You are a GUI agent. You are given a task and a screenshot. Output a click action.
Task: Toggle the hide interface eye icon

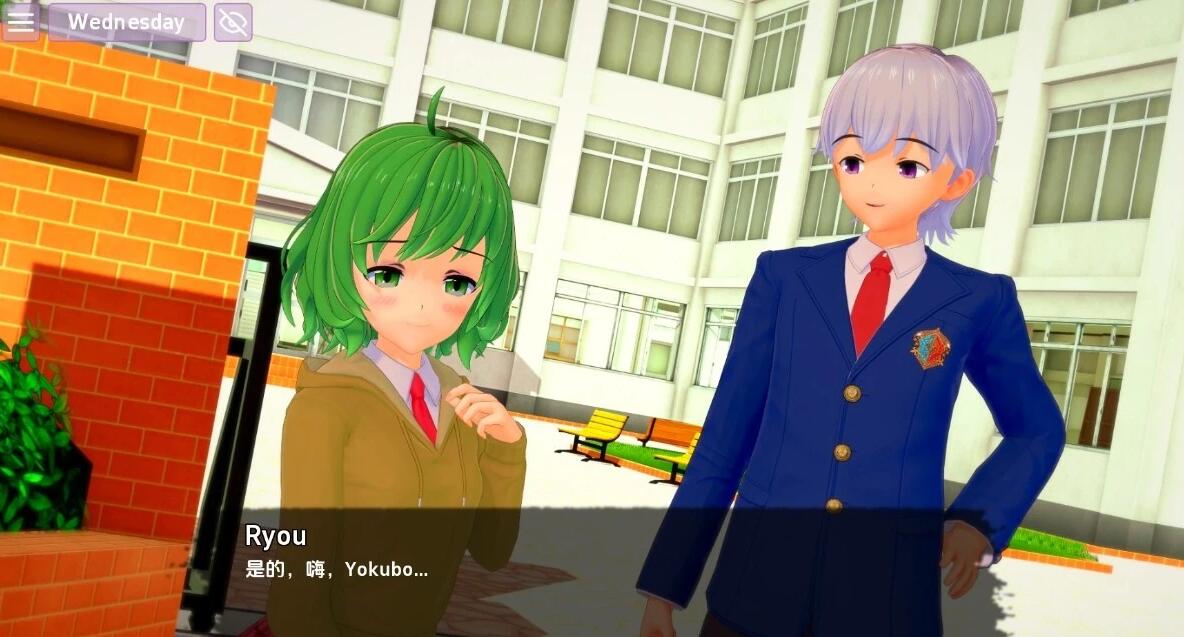(x=233, y=22)
